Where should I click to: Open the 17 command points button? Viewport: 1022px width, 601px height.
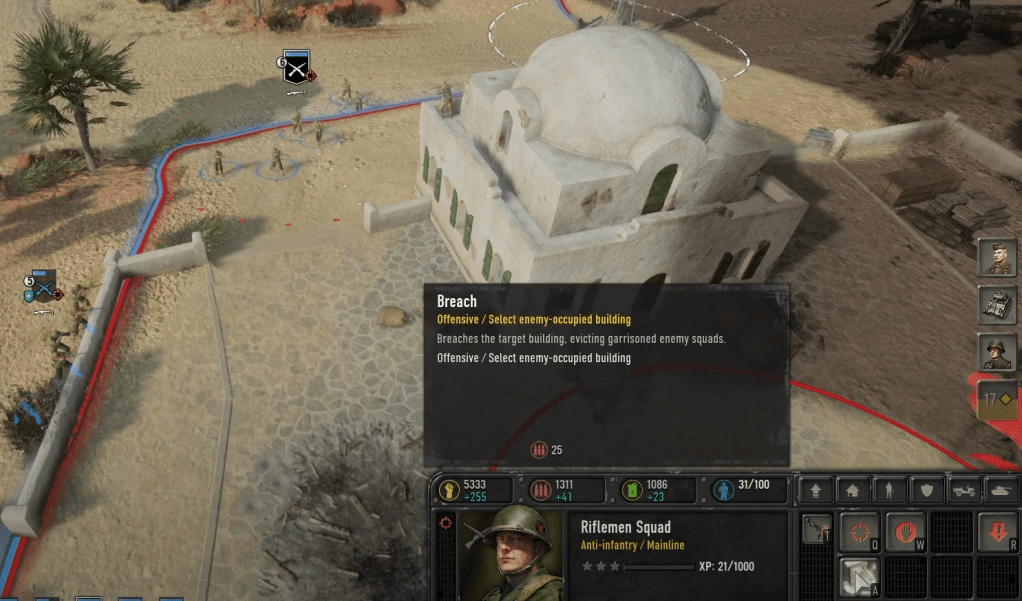[997, 399]
